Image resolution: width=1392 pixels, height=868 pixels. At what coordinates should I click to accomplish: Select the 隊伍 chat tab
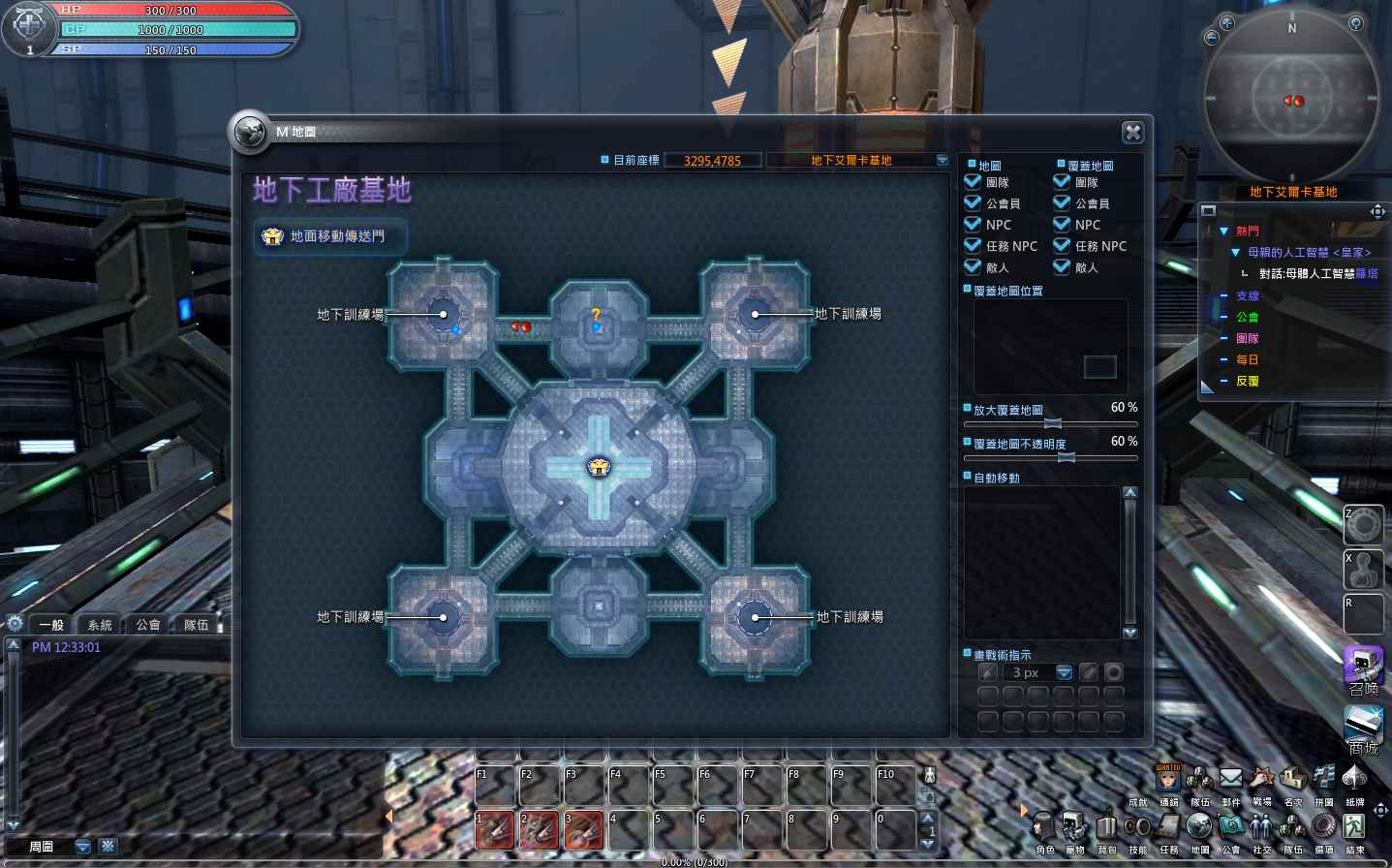tap(195, 624)
